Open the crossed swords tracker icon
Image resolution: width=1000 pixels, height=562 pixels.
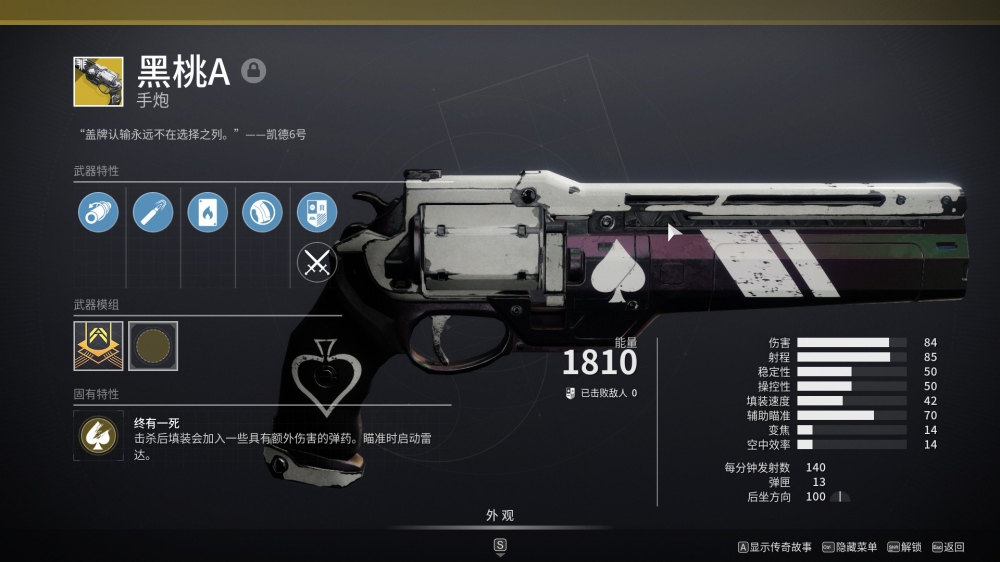pos(317,263)
